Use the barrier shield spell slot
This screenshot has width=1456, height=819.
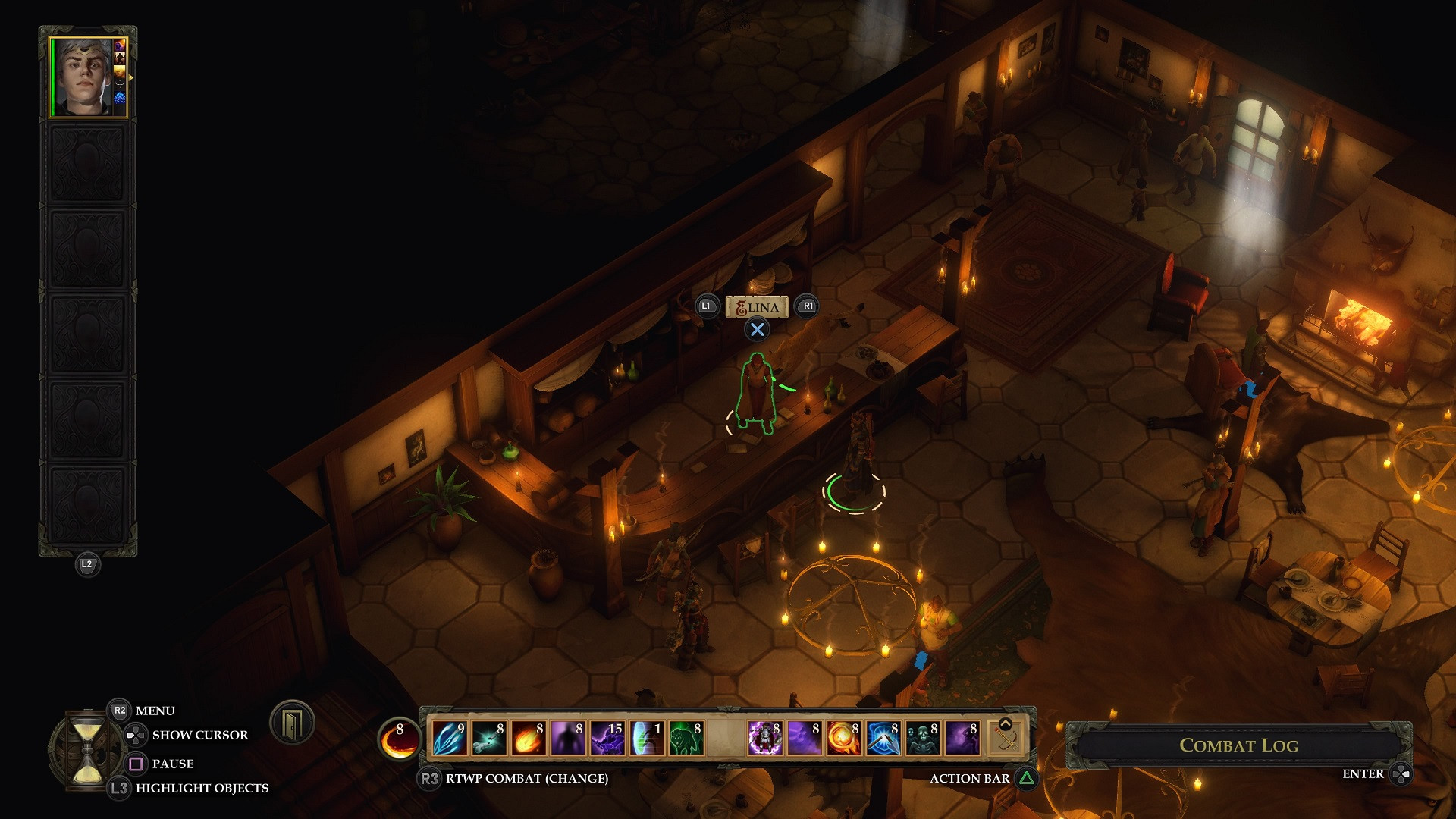click(x=646, y=738)
